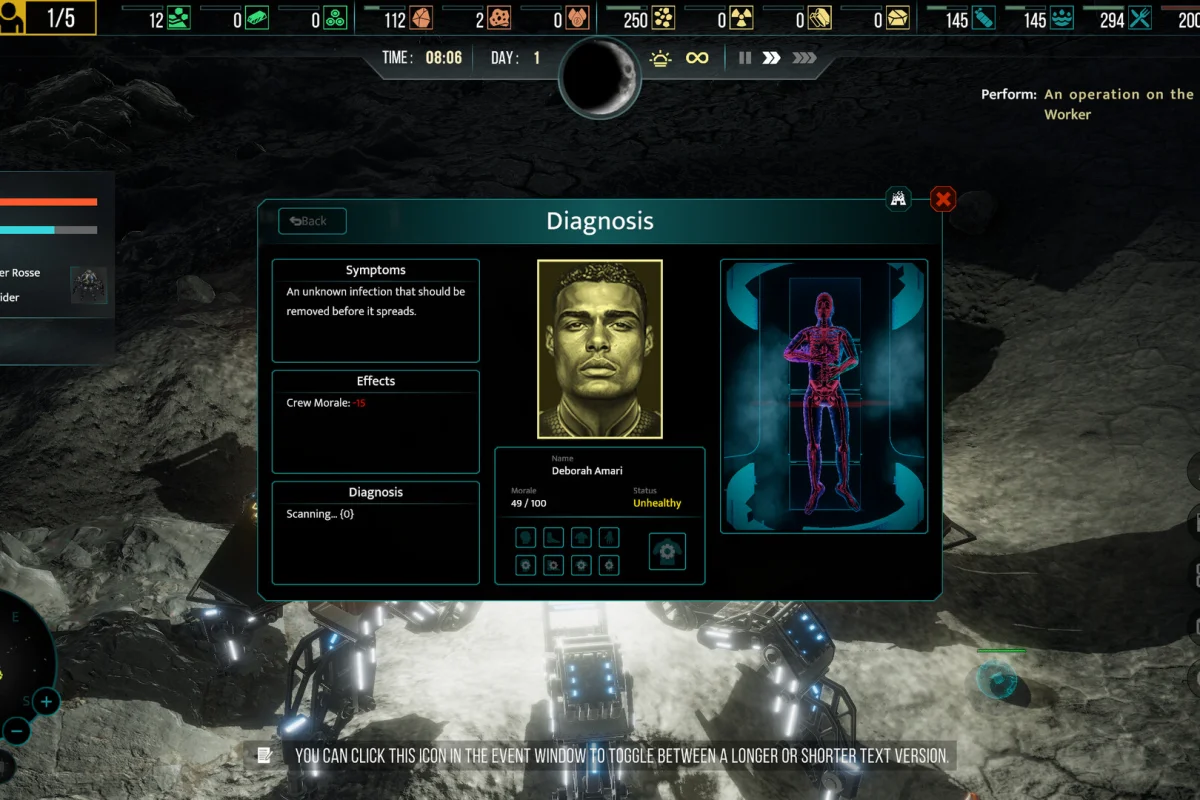The image size is (1200, 800).
Task: Zoom in on the minimap
Action: (x=46, y=702)
